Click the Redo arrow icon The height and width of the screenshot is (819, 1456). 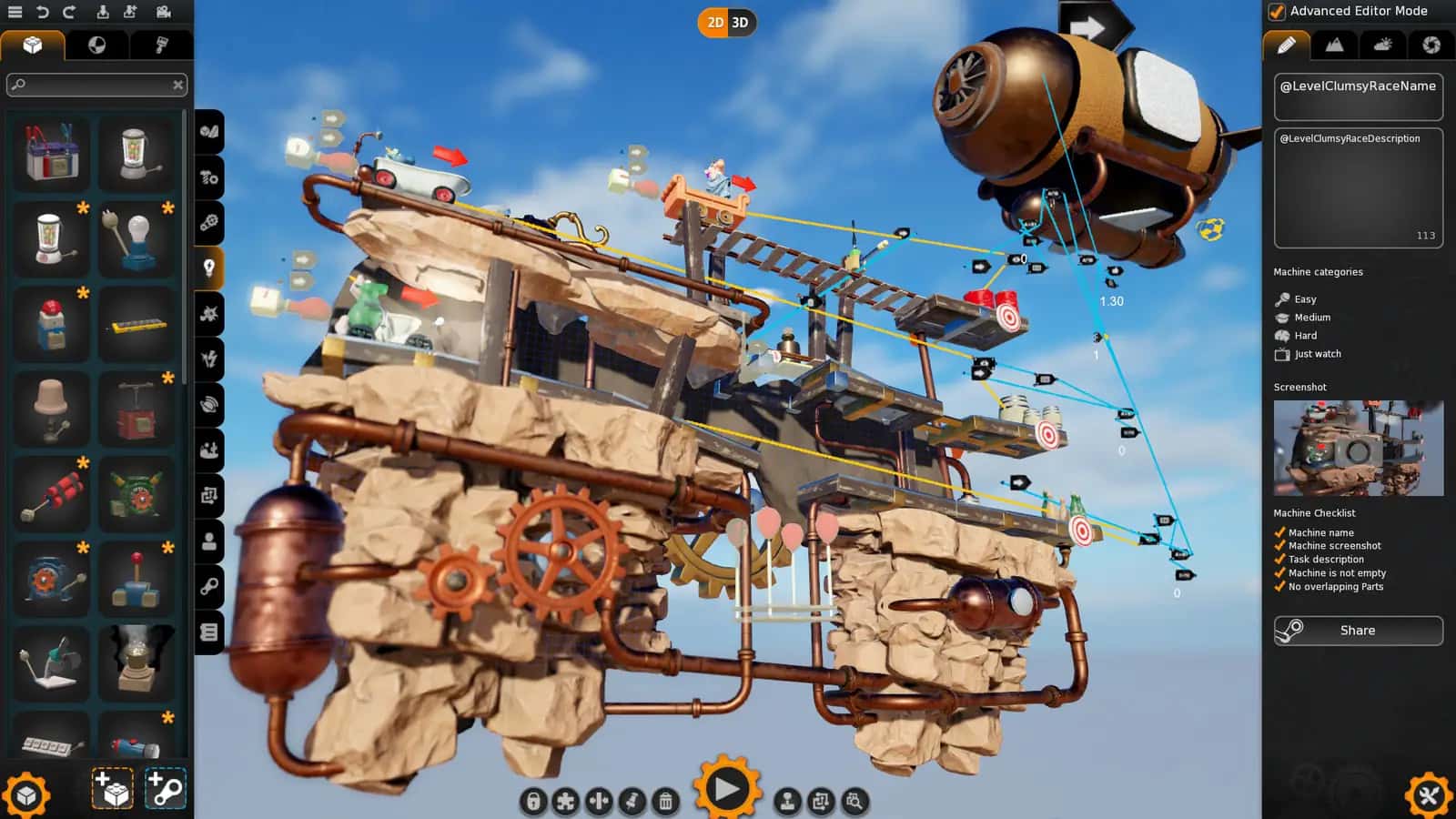[68, 12]
